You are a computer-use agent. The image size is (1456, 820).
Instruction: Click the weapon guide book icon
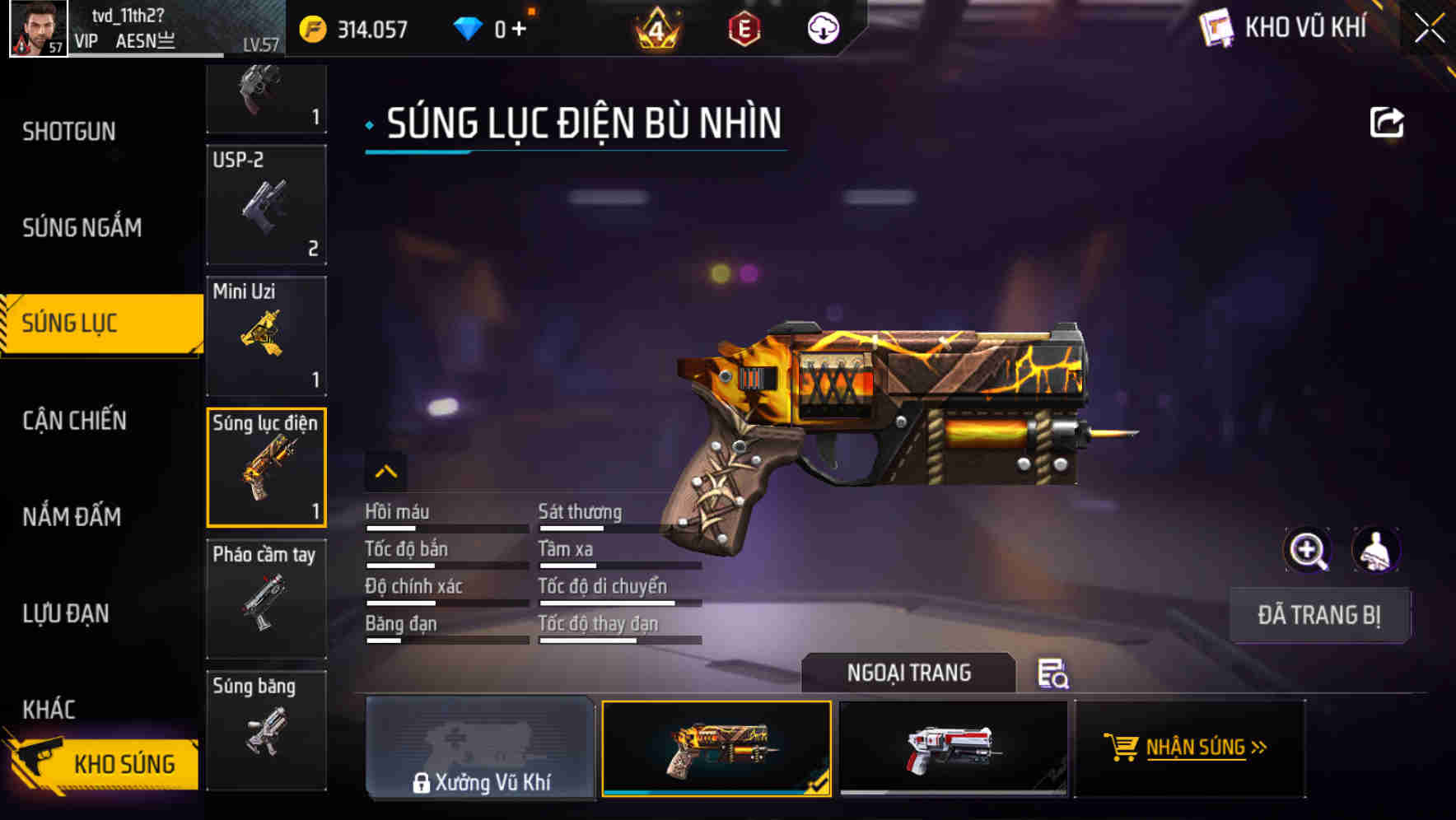click(1217, 27)
